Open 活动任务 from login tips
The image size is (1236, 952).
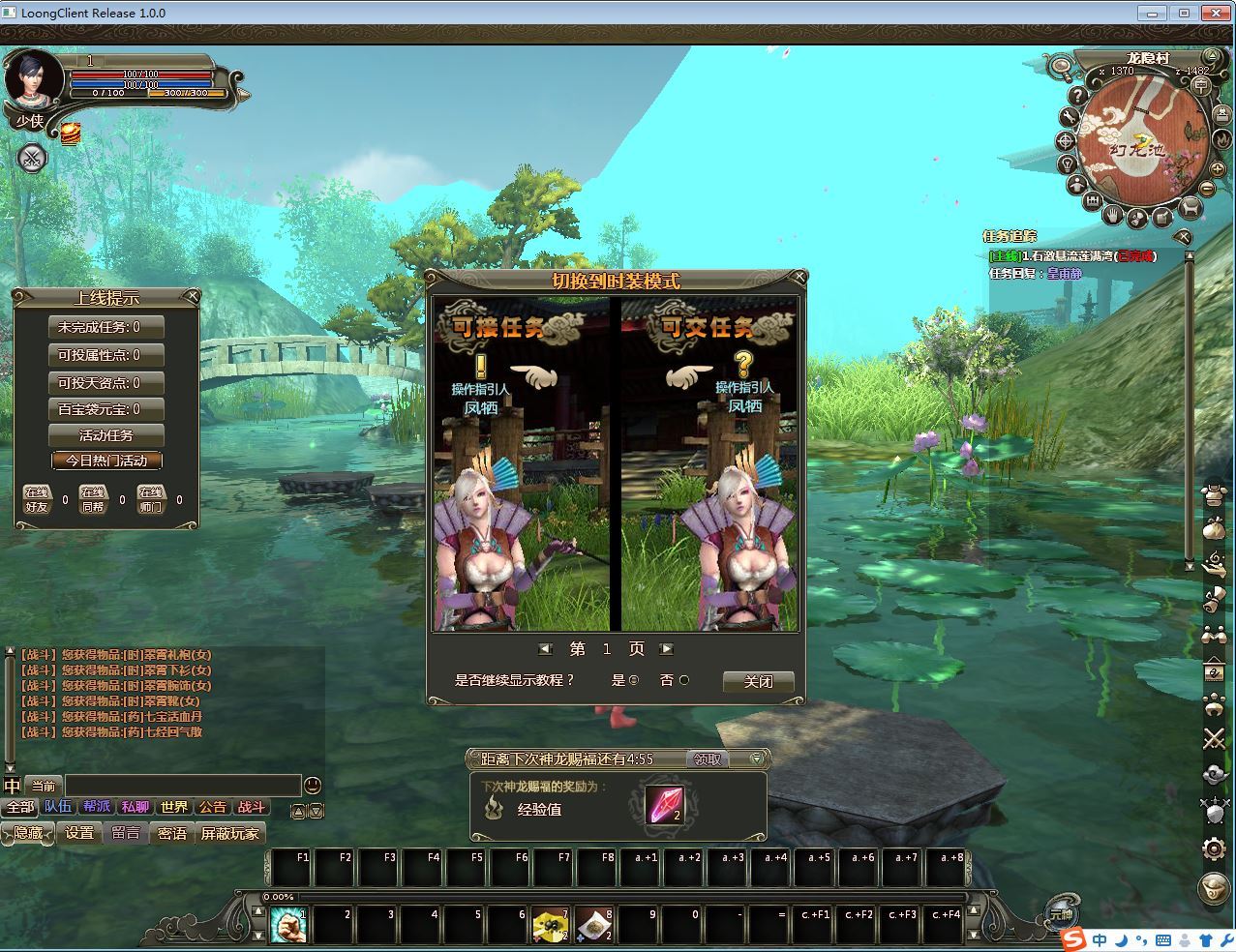point(106,435)
